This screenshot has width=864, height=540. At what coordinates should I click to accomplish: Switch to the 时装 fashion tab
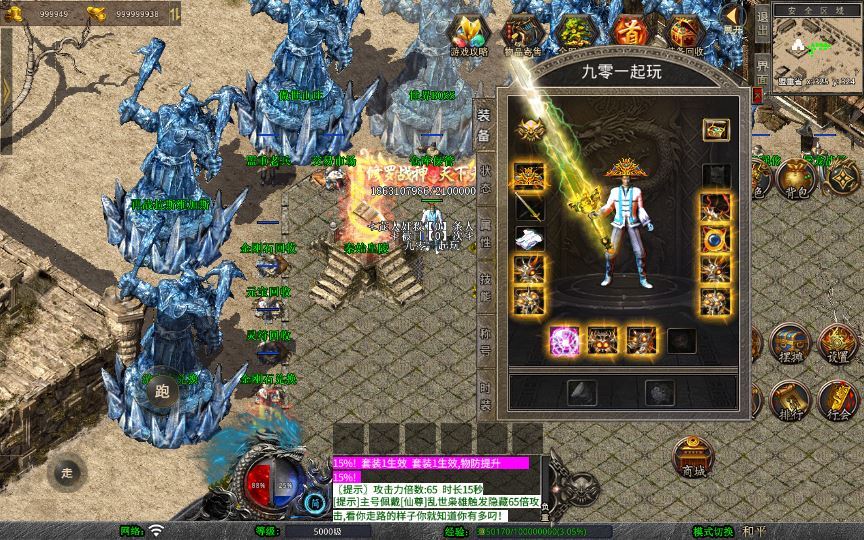(484, 395)
